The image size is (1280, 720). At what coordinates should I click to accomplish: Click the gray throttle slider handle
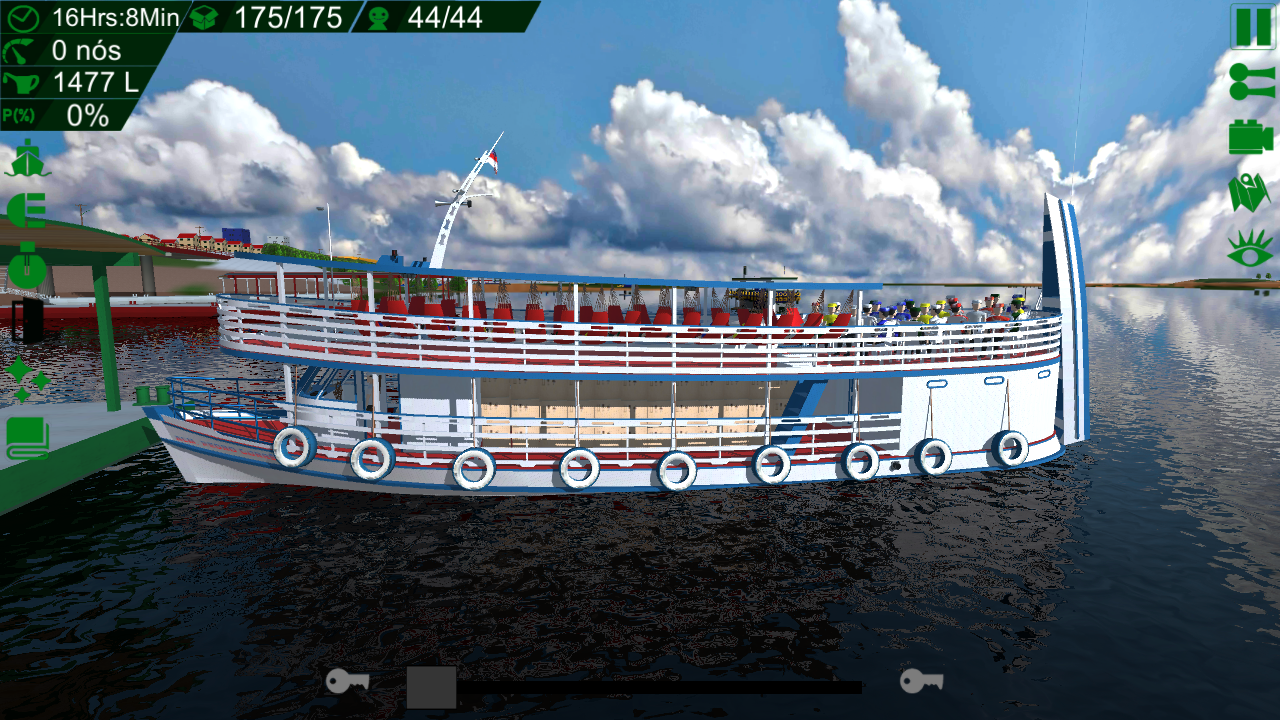click(432, 687)
